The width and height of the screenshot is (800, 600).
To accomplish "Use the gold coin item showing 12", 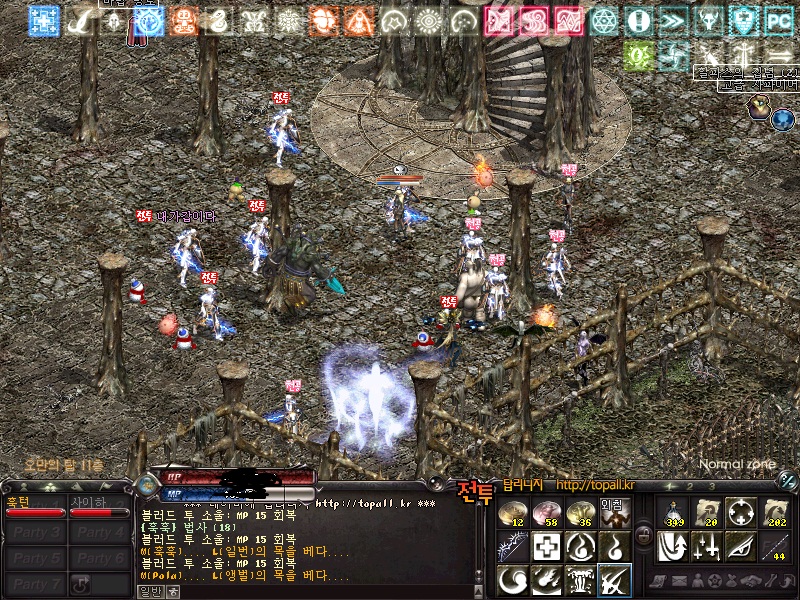I will 513,513.
